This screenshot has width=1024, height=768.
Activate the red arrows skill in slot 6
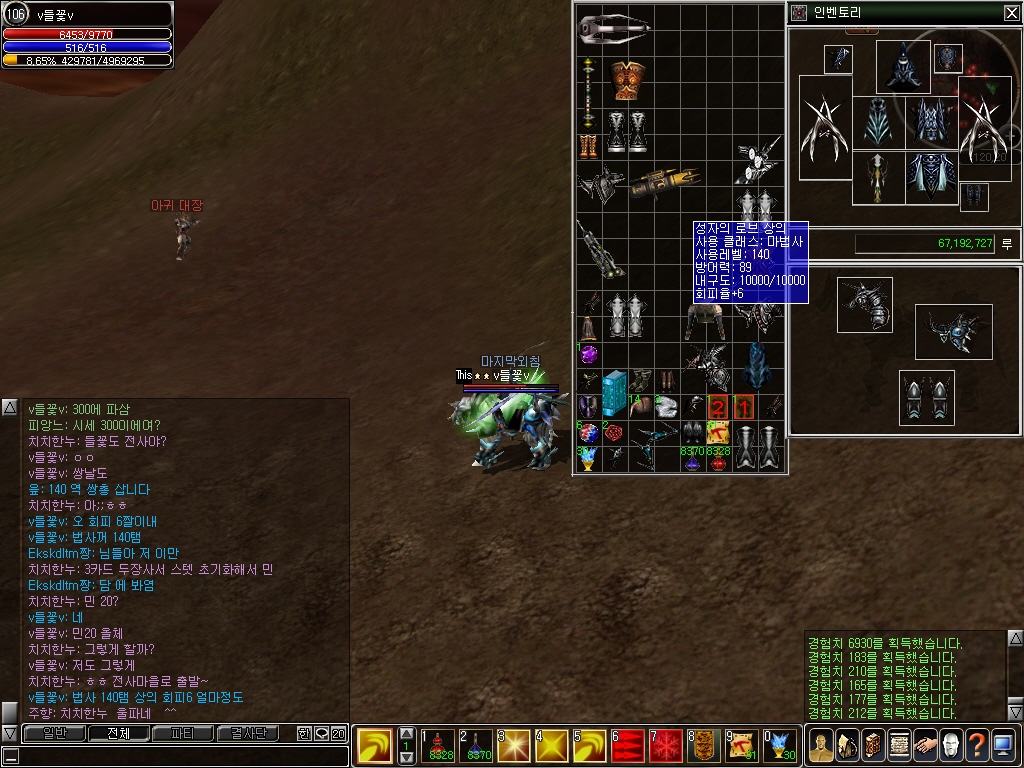(x=628, y=745)
